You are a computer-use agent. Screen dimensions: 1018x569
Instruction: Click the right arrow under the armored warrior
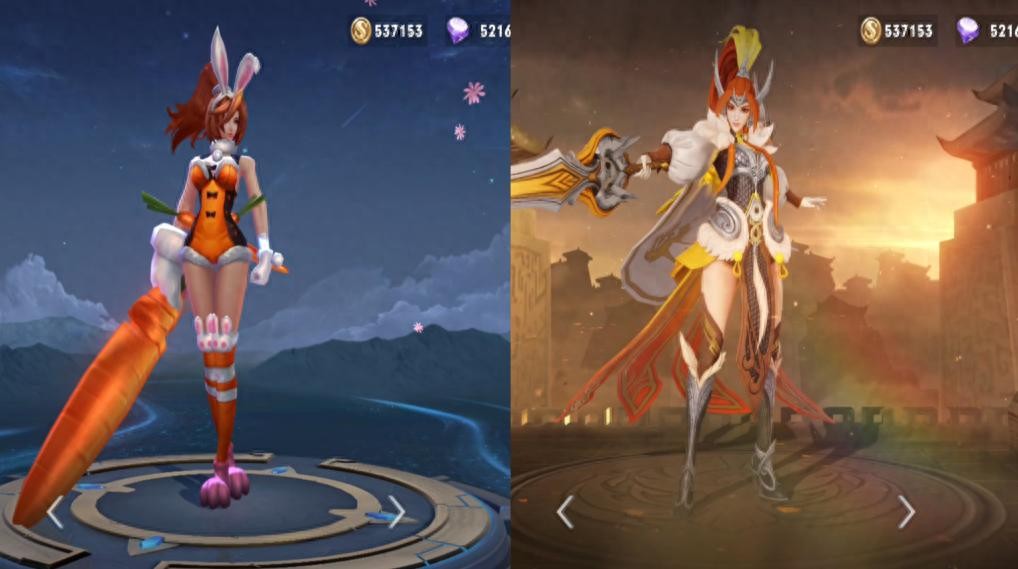click(x=906, y=512)
